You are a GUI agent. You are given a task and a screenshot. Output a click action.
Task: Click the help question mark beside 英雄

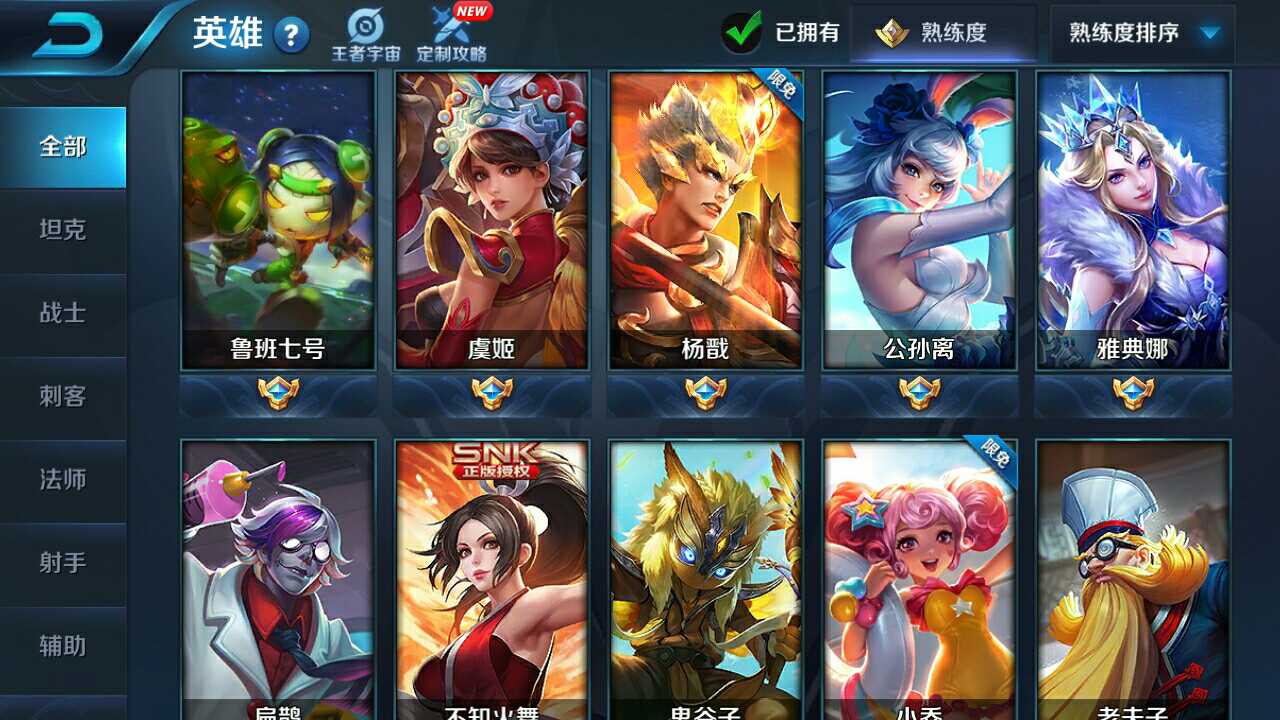point(290,35)
